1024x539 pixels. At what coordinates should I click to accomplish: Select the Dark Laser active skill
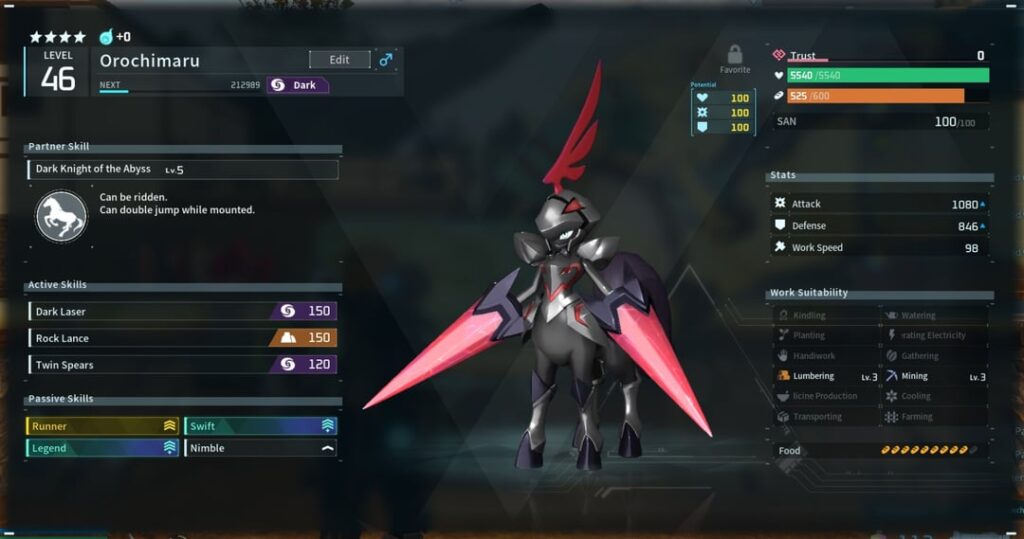click(x=182, y=312)
